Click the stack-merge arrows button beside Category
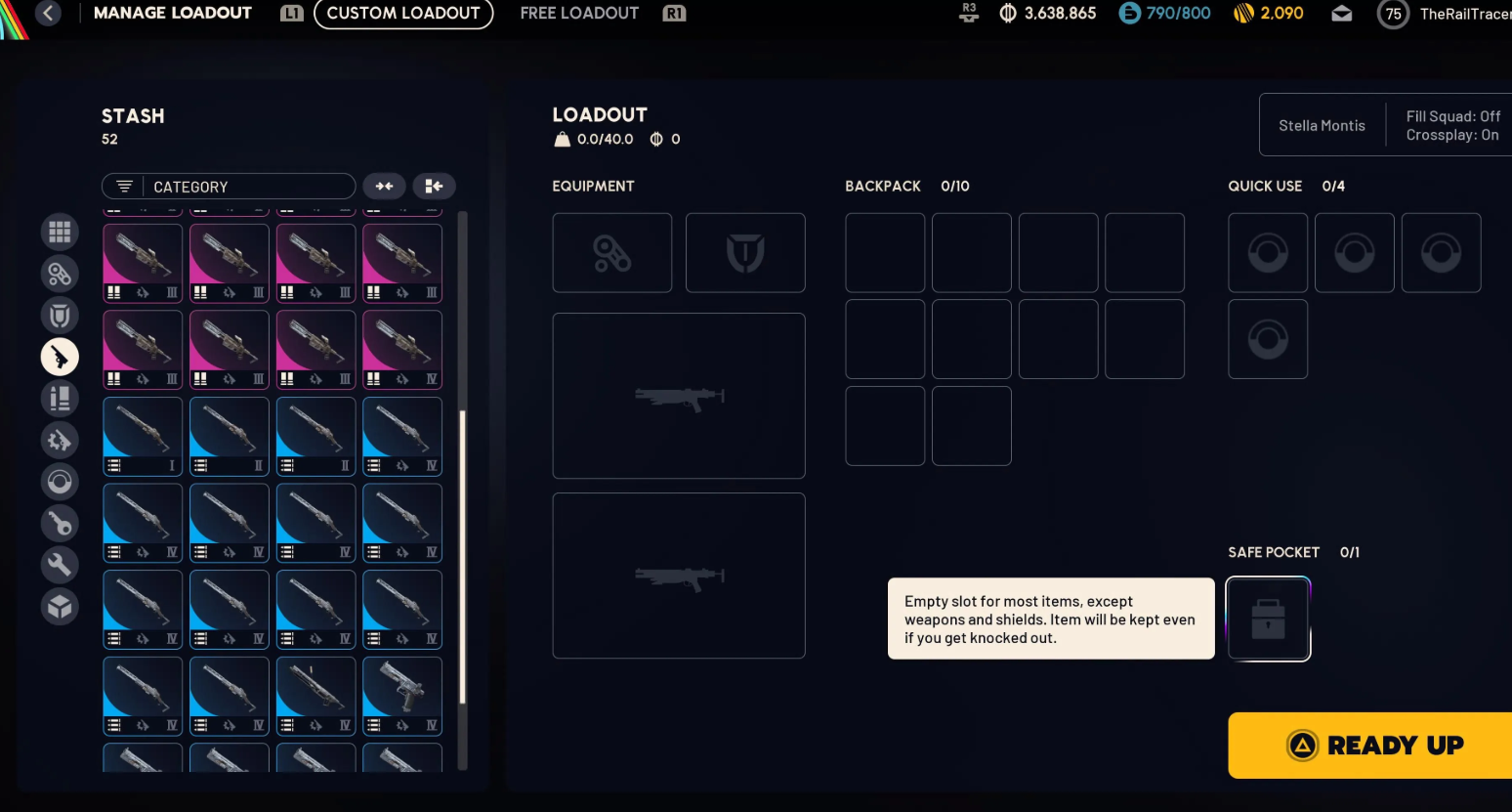1512x812 pixels. pyautogui.click(x=385, y=187)
